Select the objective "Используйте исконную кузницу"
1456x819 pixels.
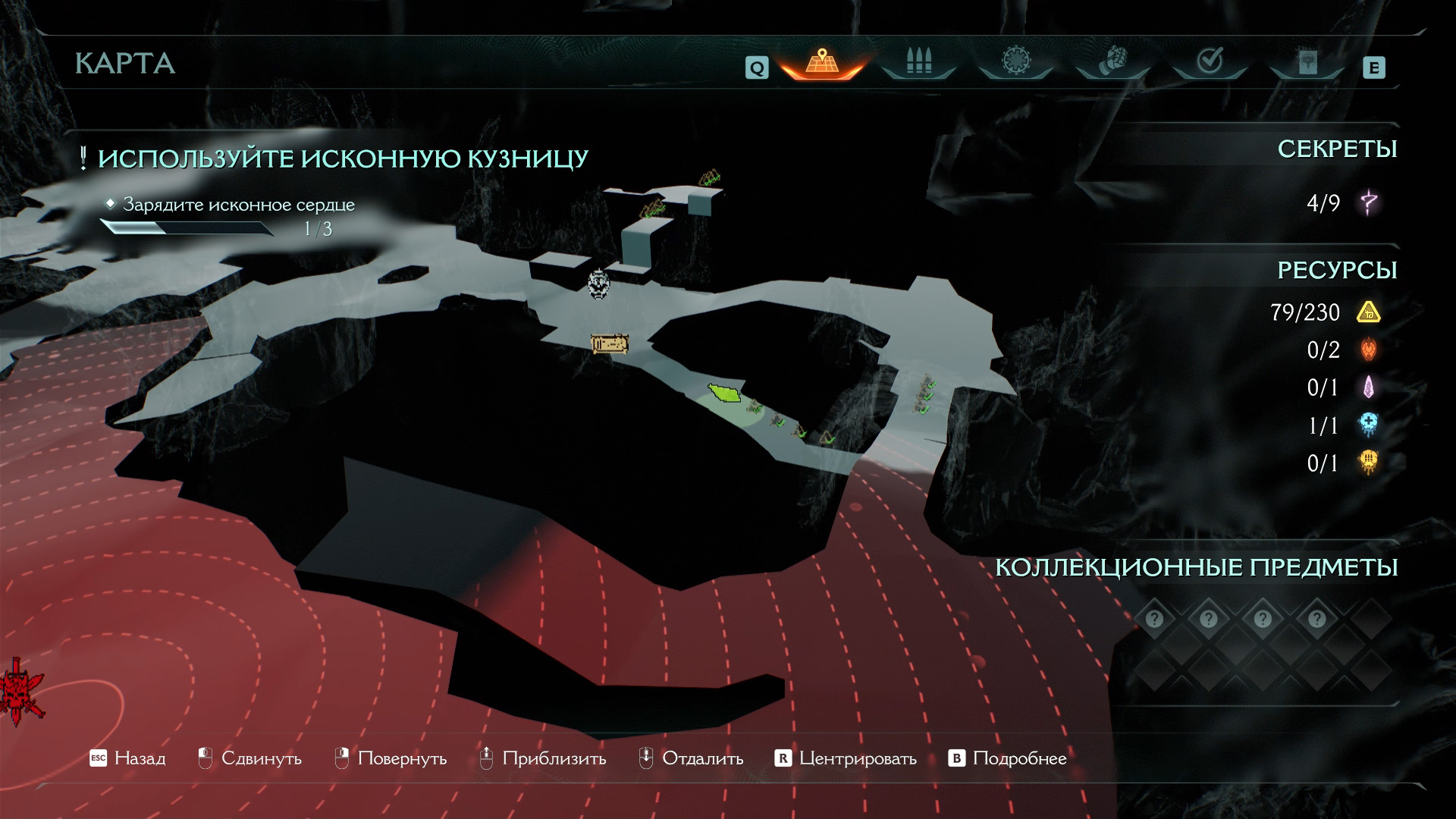pyautogui.click(x=342, y=159)
